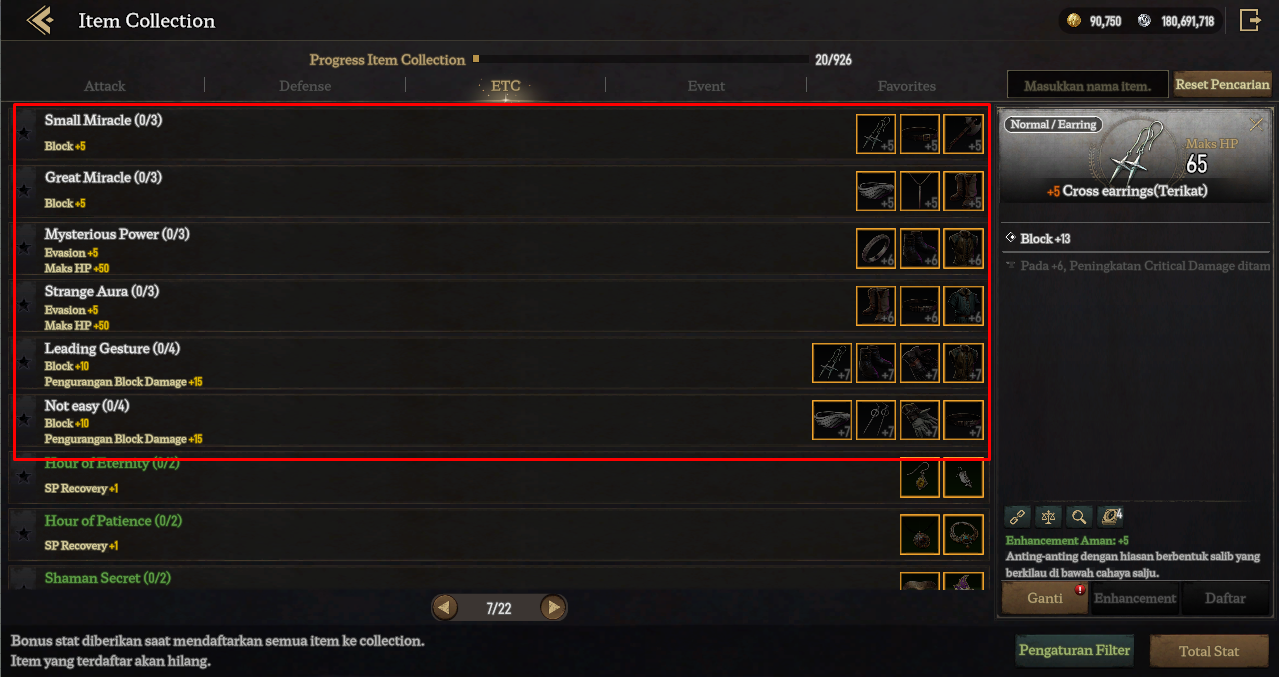1279x677 pixels.
Task: Favorite the Small Miracle collection star
Action: click(25, 133)
